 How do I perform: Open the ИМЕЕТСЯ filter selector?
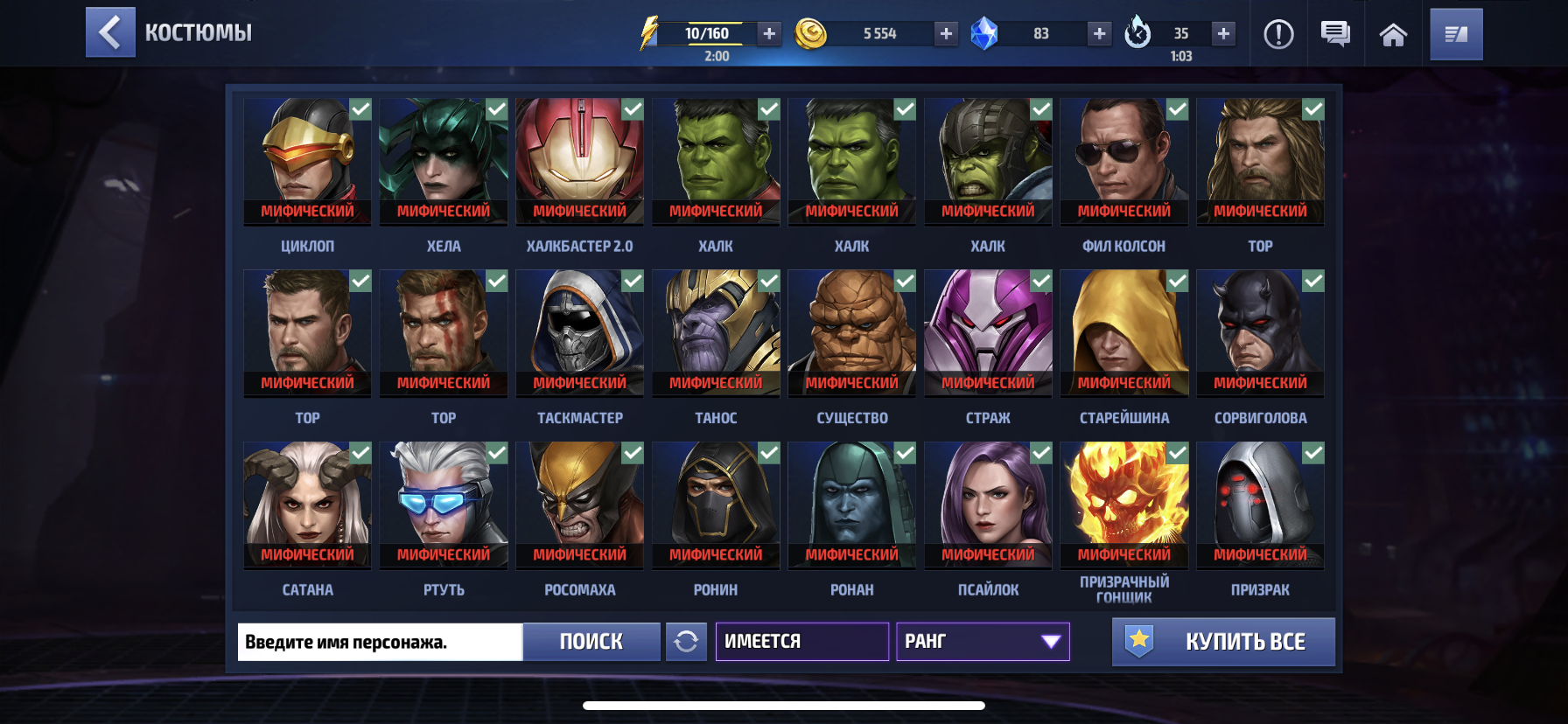(801, 641)
